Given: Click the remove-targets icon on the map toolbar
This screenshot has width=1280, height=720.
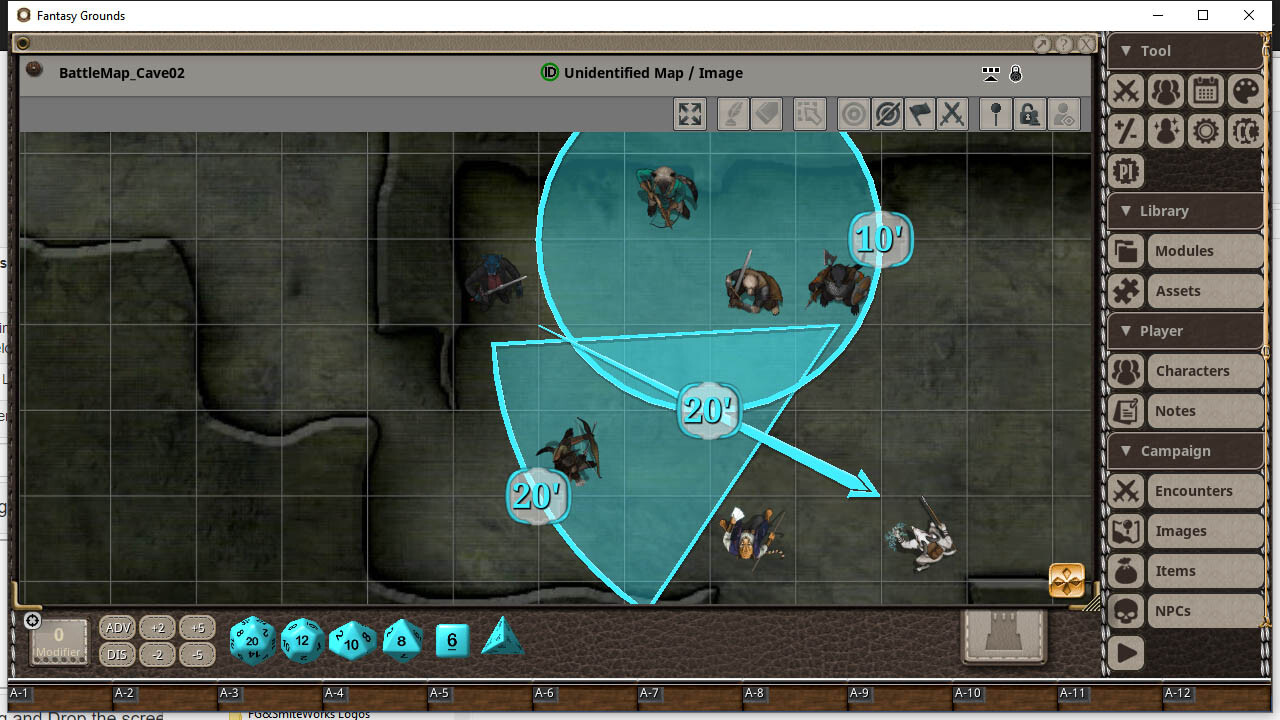Looking at the screenshot, I should 887,113.
